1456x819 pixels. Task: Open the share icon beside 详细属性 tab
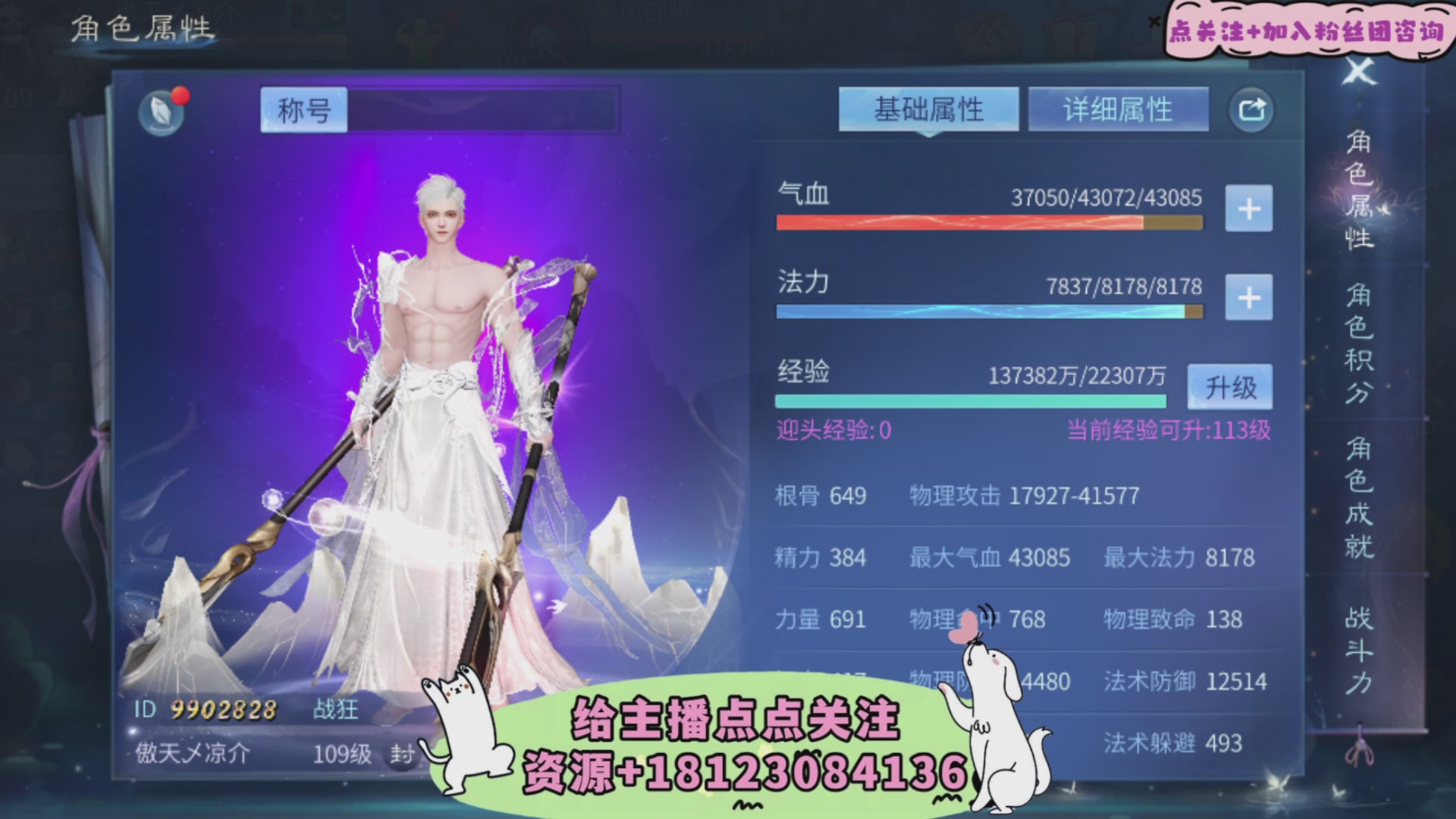(x=1250, y=108)
